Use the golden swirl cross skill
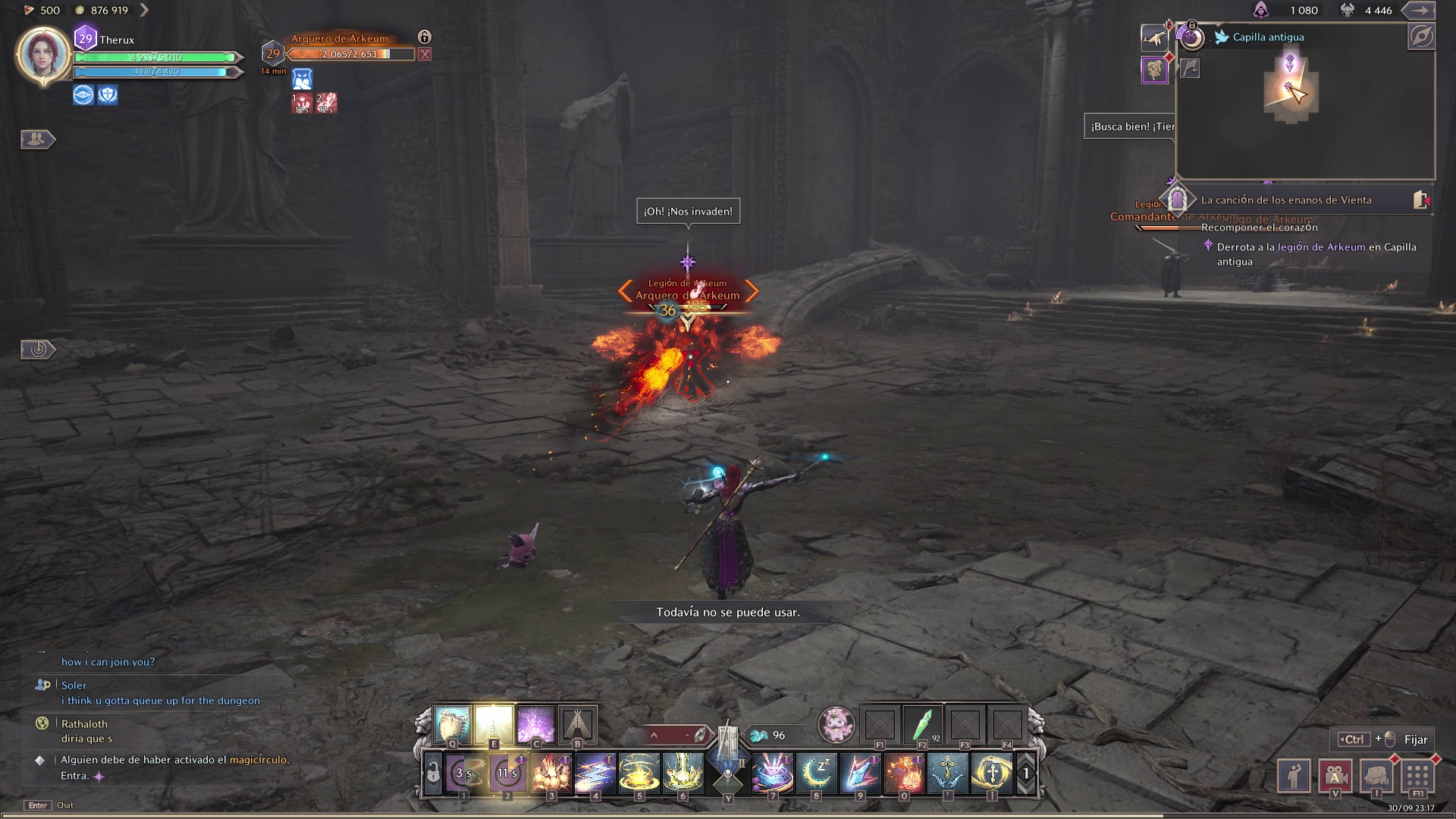This screenshot has height=819, width=1456. click(x=991, y=773)
